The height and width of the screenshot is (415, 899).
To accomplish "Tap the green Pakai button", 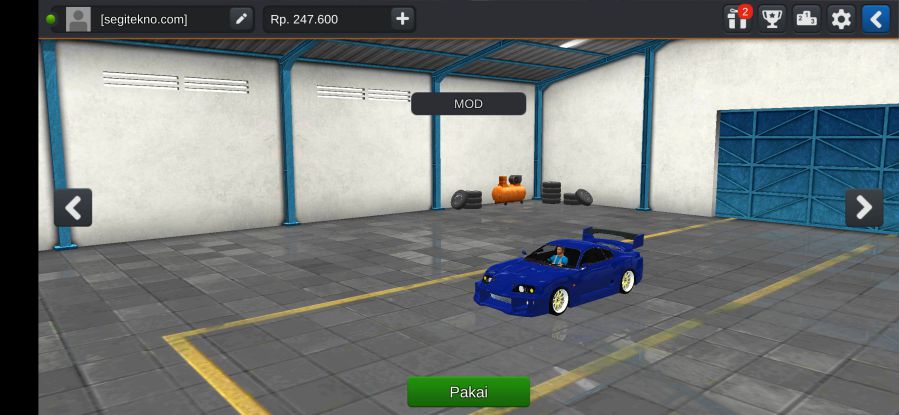I will click(x=468, y=391).
